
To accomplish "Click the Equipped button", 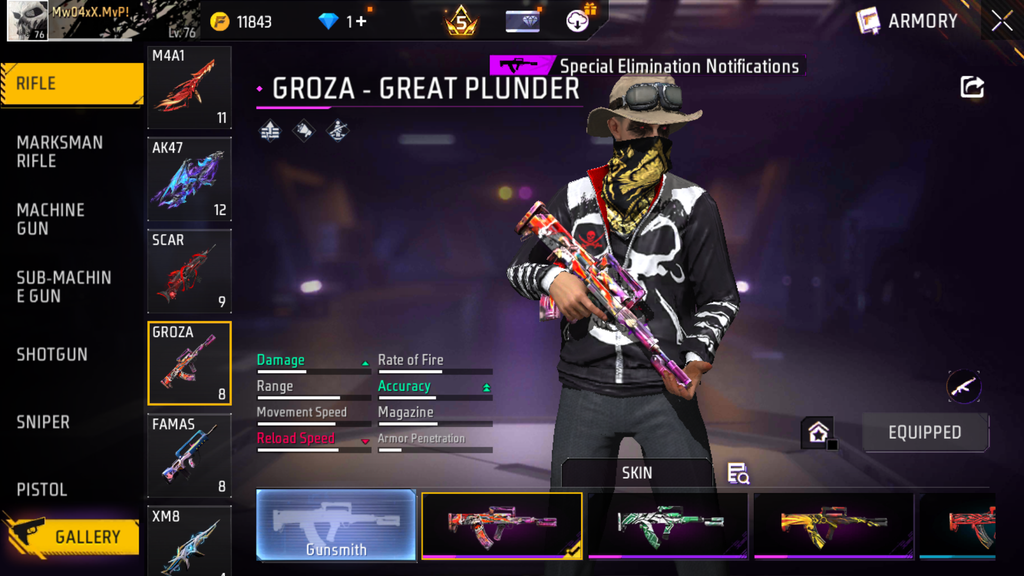I will 925,433.
